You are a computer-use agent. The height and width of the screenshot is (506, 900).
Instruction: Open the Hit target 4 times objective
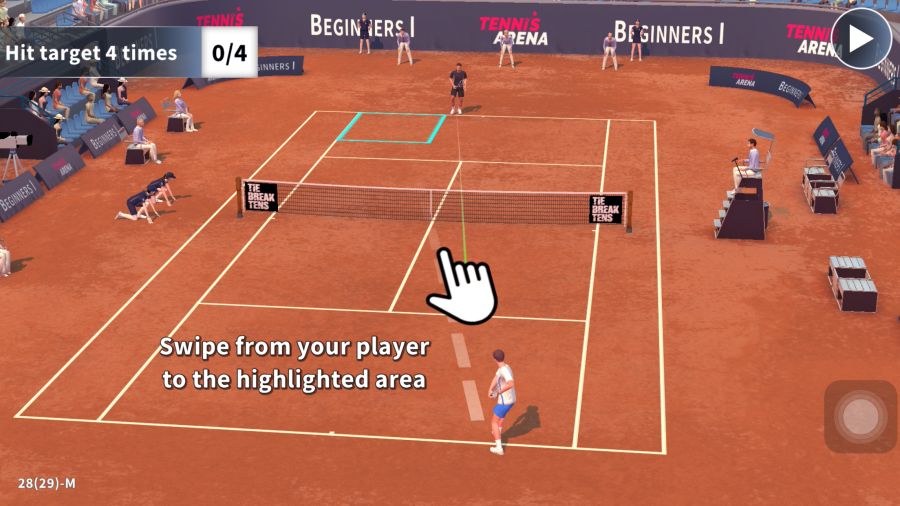(92, 53)
